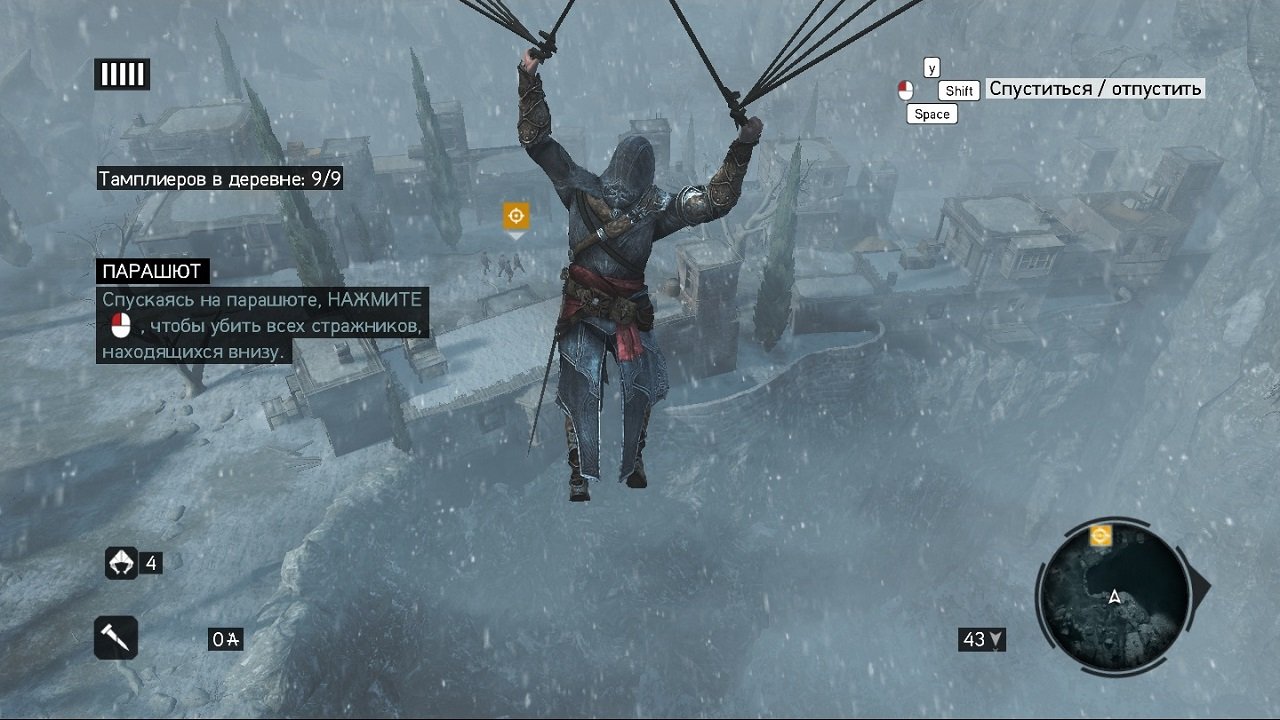Click the orange marker on the minimap
The width and height of the screenshot is (1280, 720).
[1102, 536]
